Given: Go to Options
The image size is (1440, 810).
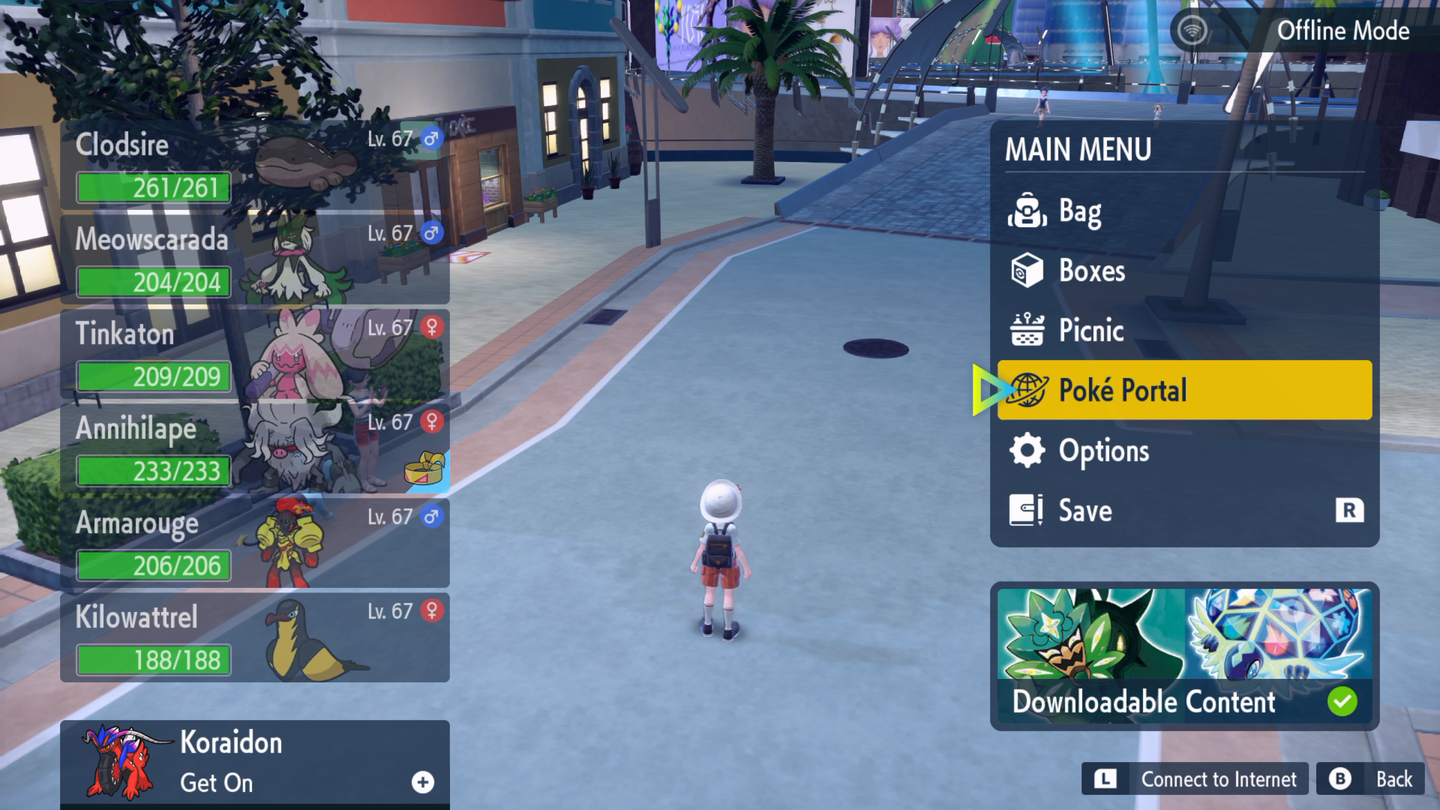Looking at the screenshot, I should pyautogui.click(x=1184, y=451).
